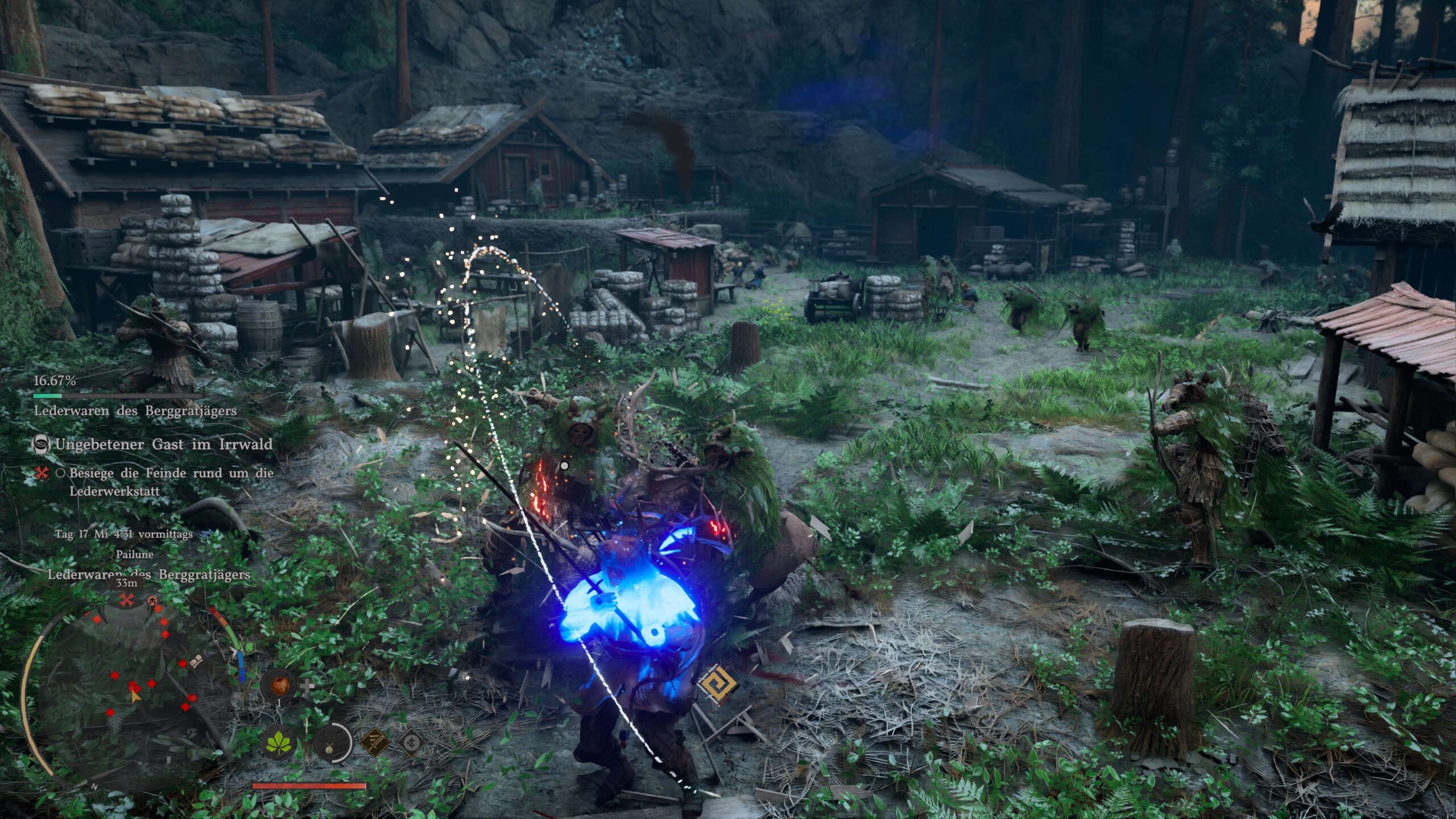Activate the green leaf skill icon
This screenshot has height=819, width=1456.
[x=279, y=743]
